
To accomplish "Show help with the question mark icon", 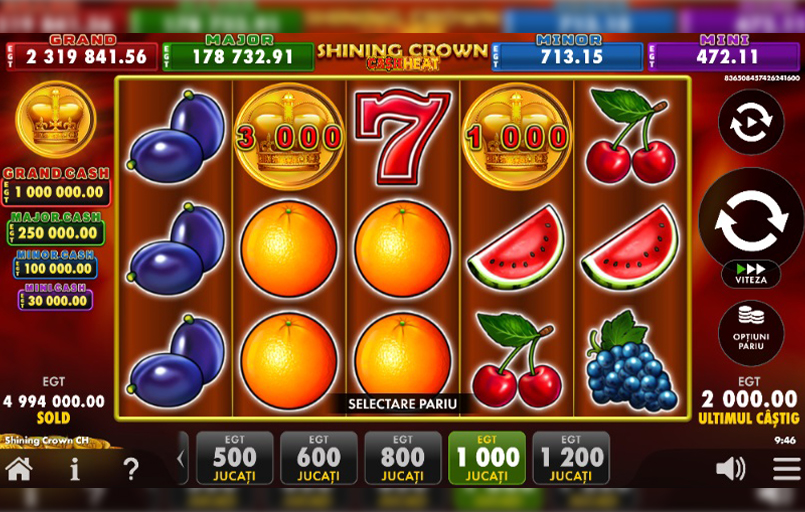I will [x=131, y=468].
